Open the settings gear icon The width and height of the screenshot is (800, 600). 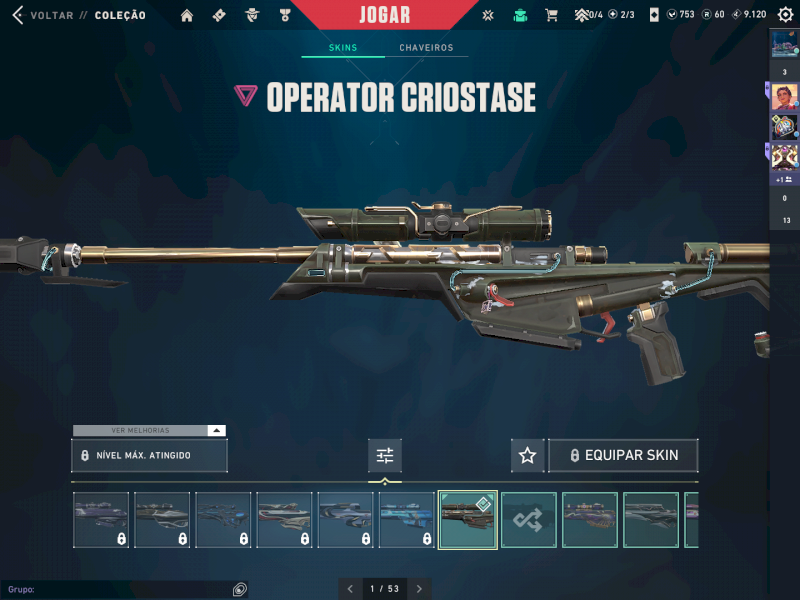click(784, 15)
